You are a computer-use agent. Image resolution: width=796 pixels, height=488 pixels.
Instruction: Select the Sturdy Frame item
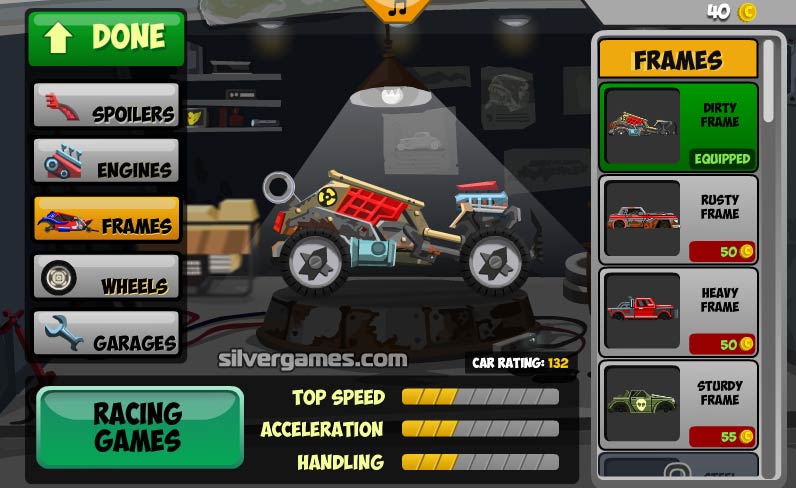678,404
